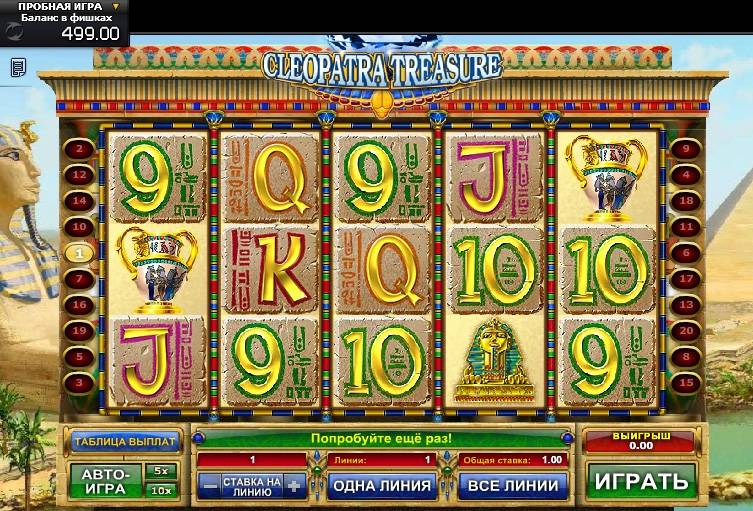Screen dimensions: 753x511
Task: Open the ПРОБНАЯ ИГРА dropdown arrow
Action: click(115, 7)
